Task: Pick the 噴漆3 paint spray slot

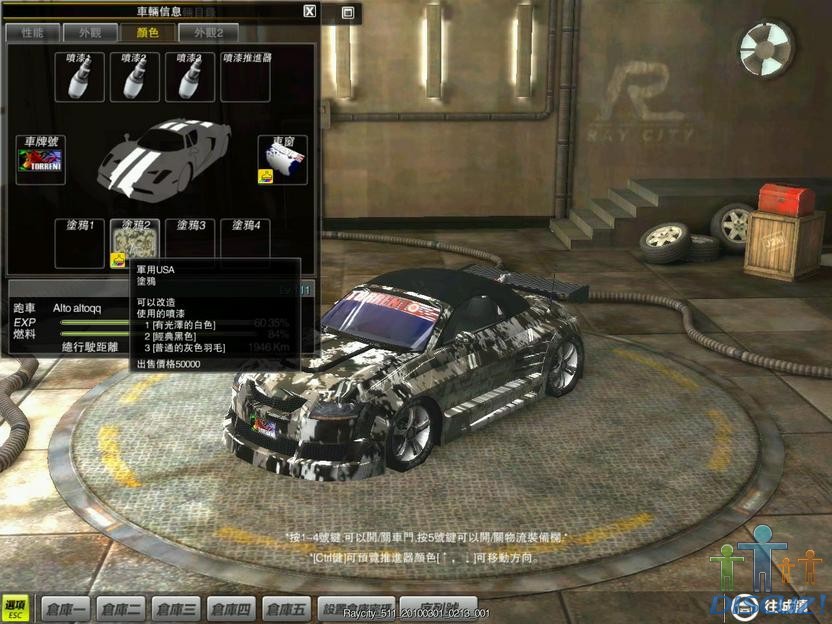Action: 190,77
